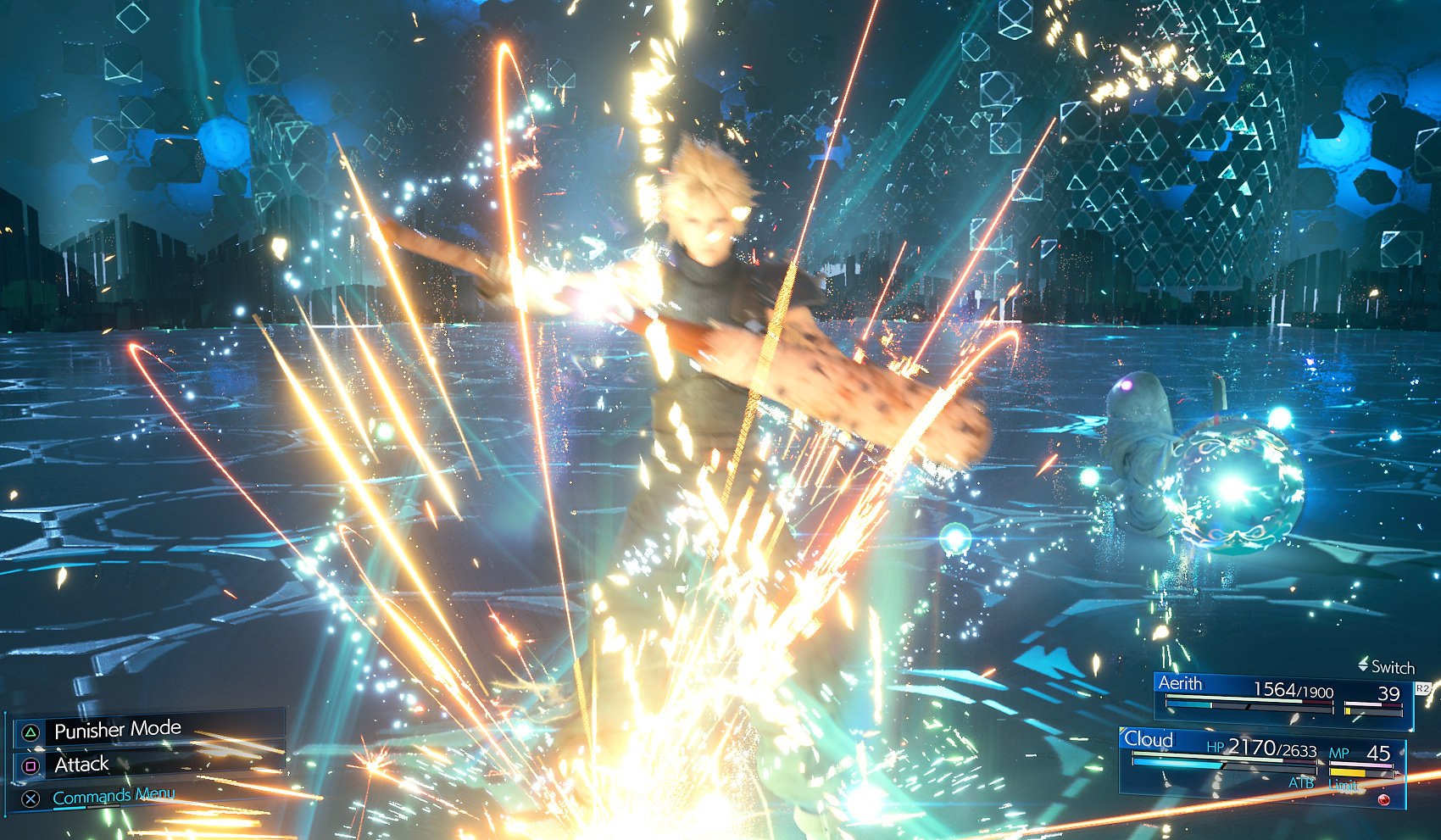
Task: Open the Commands Menu
Action: pyautogui.click(x=113, y=797)
